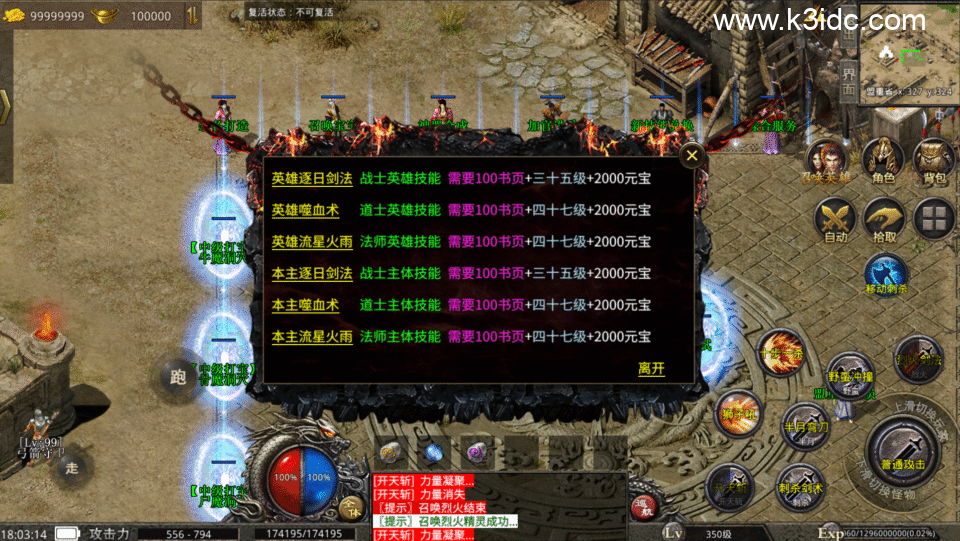960x541 pixels.
Task: Click 离开 to leave the dialog
Action: tap(651, 369)
